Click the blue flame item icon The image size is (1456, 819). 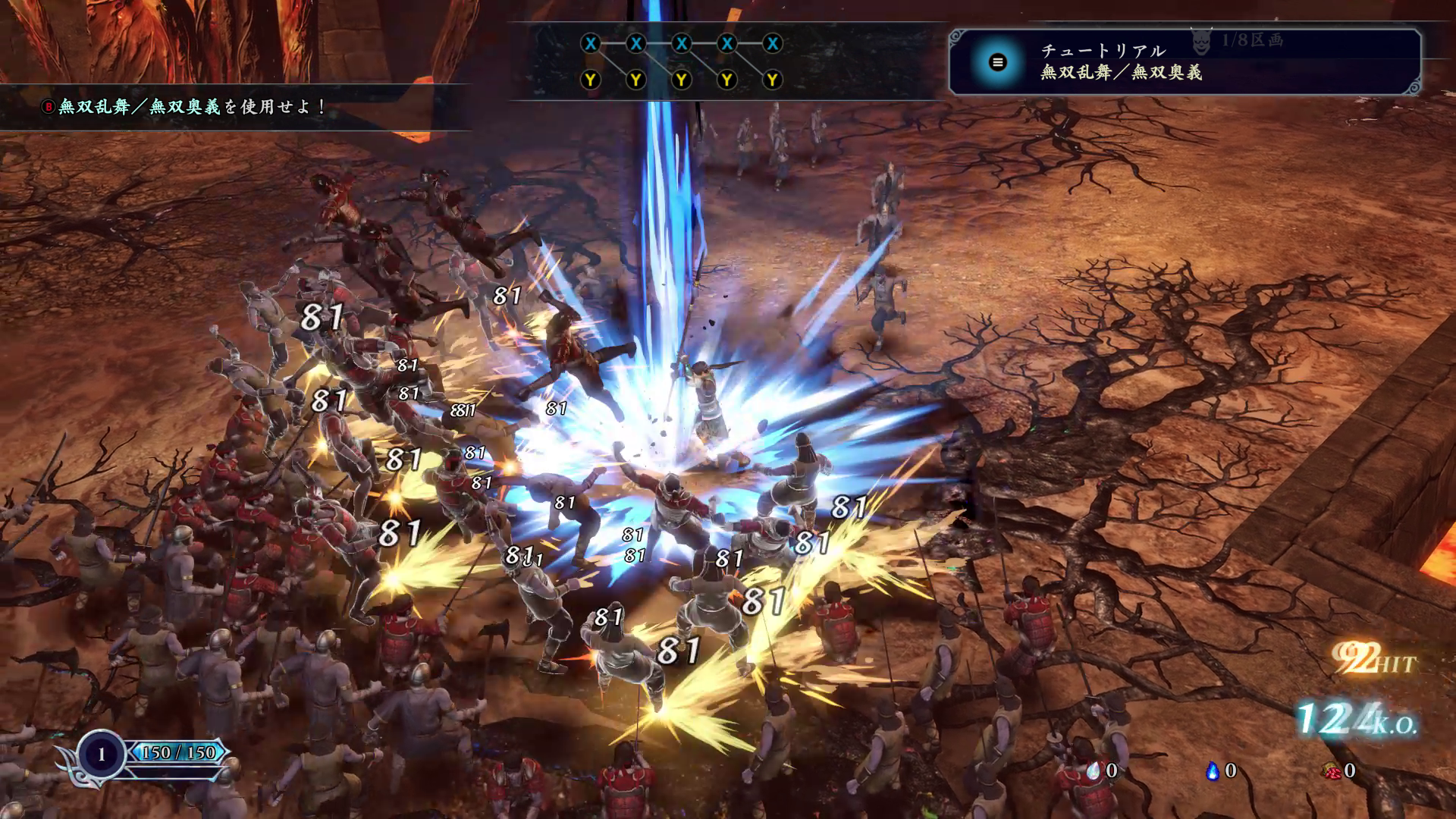click(1212, 770)
